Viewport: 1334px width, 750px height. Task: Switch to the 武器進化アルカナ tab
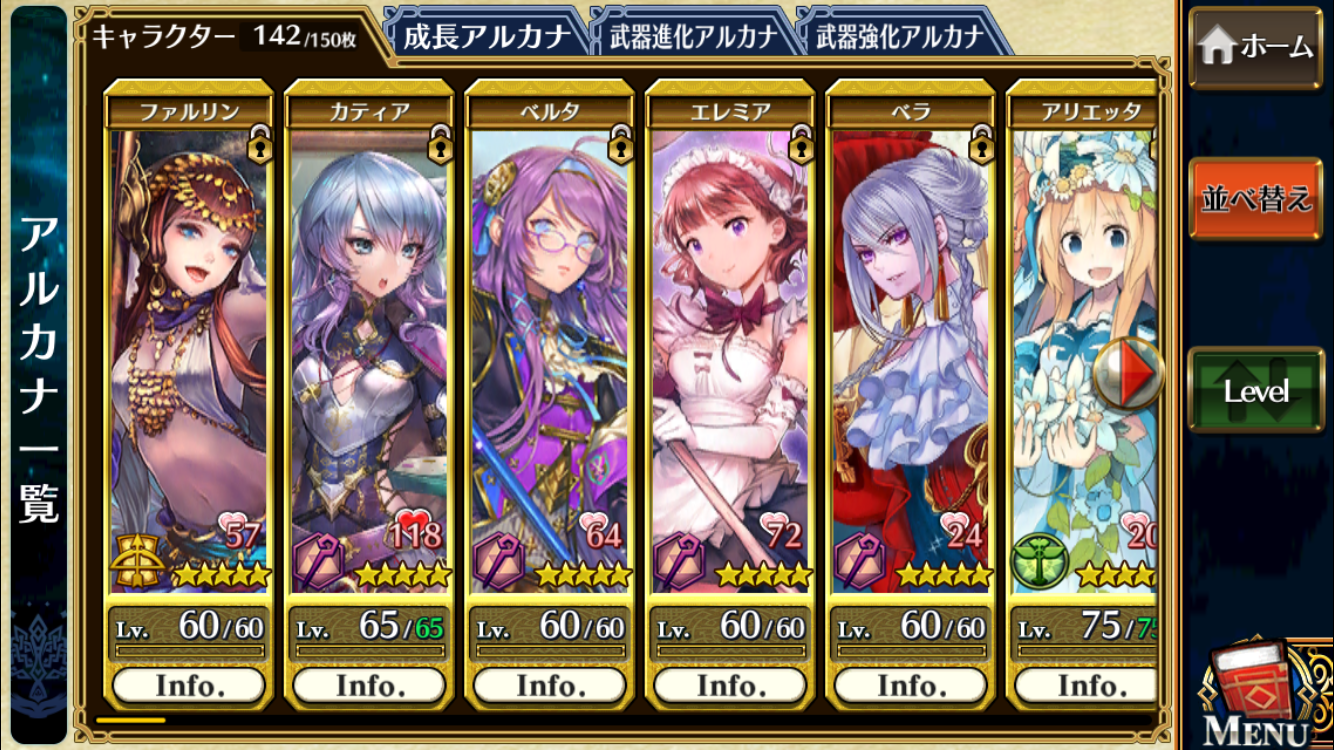pos(692,37)
